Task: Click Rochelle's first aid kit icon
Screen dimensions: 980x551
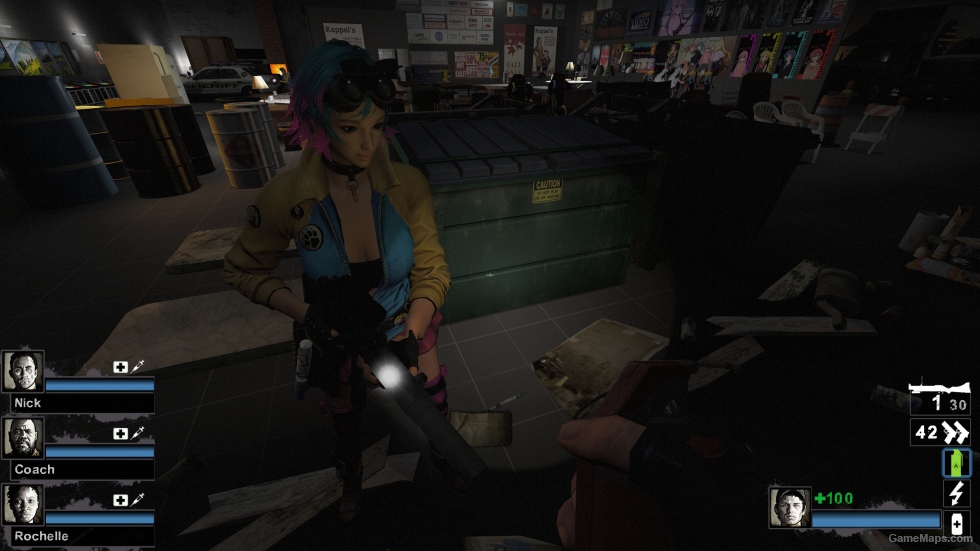Action: pos(120,499)
